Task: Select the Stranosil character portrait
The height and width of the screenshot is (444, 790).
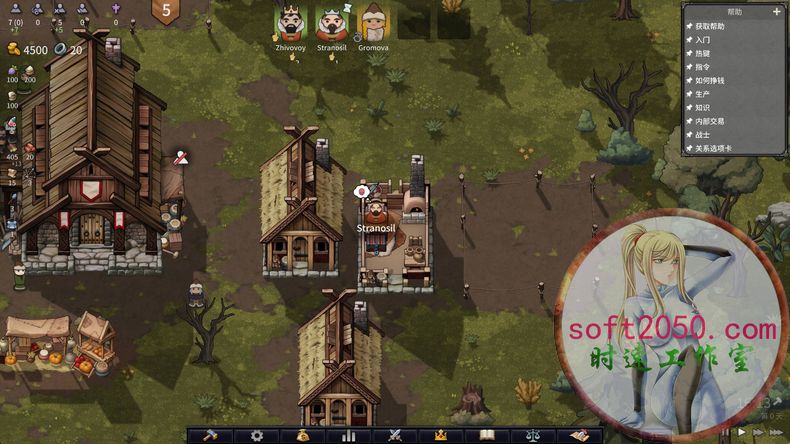Action: point(332,22)
